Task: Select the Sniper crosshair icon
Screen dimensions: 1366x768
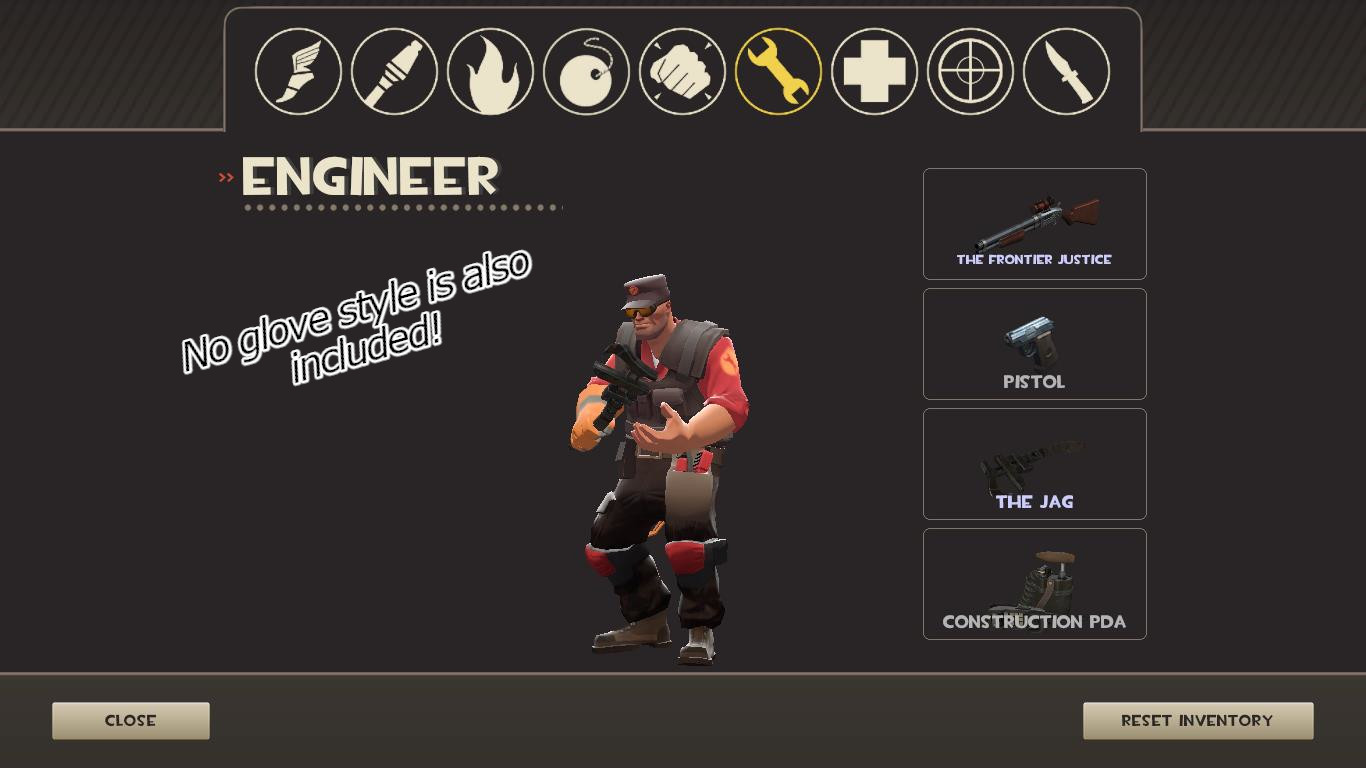Action: [969, 70]
